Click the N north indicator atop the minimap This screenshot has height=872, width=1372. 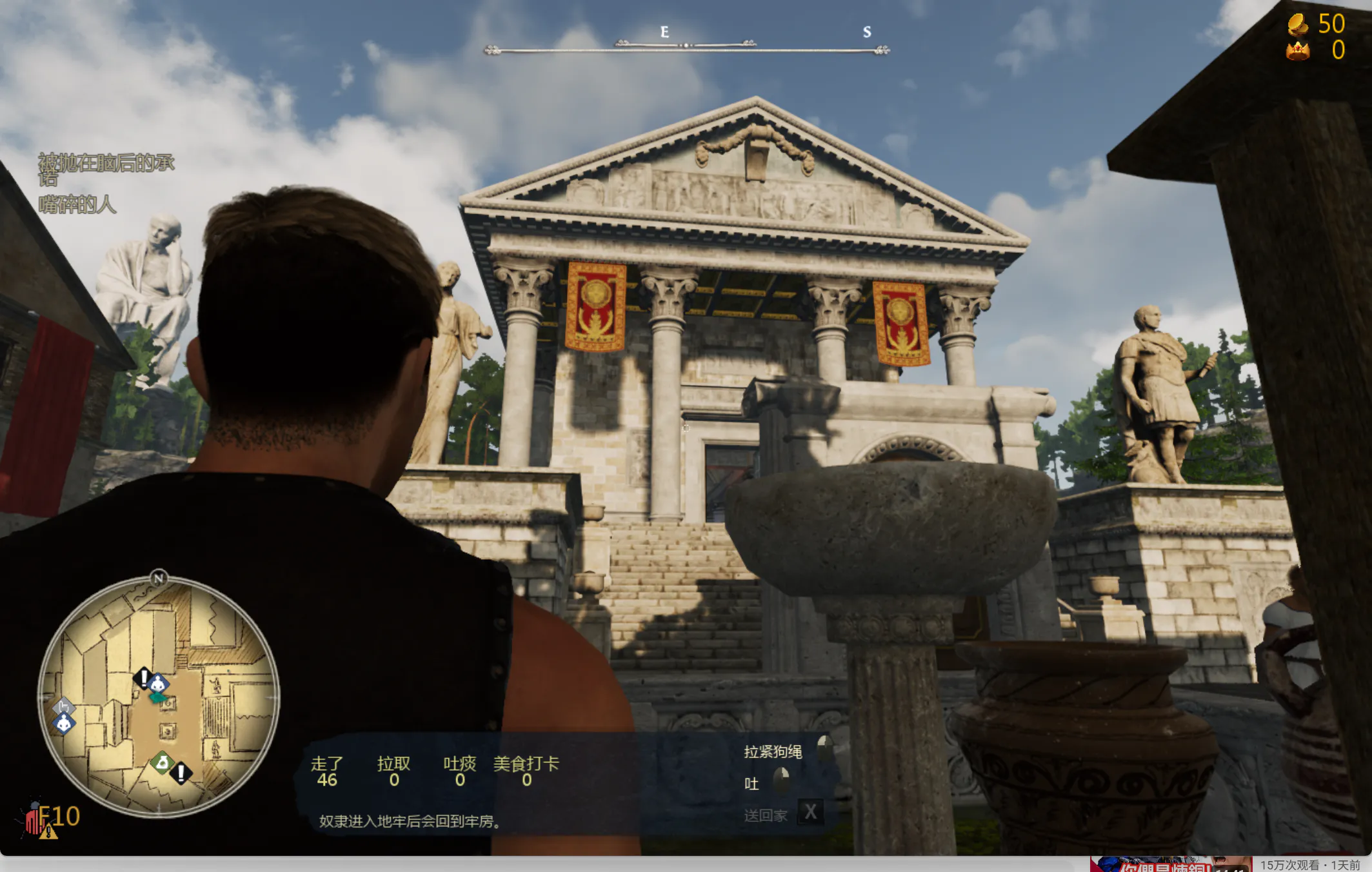(x=159, y=578)
